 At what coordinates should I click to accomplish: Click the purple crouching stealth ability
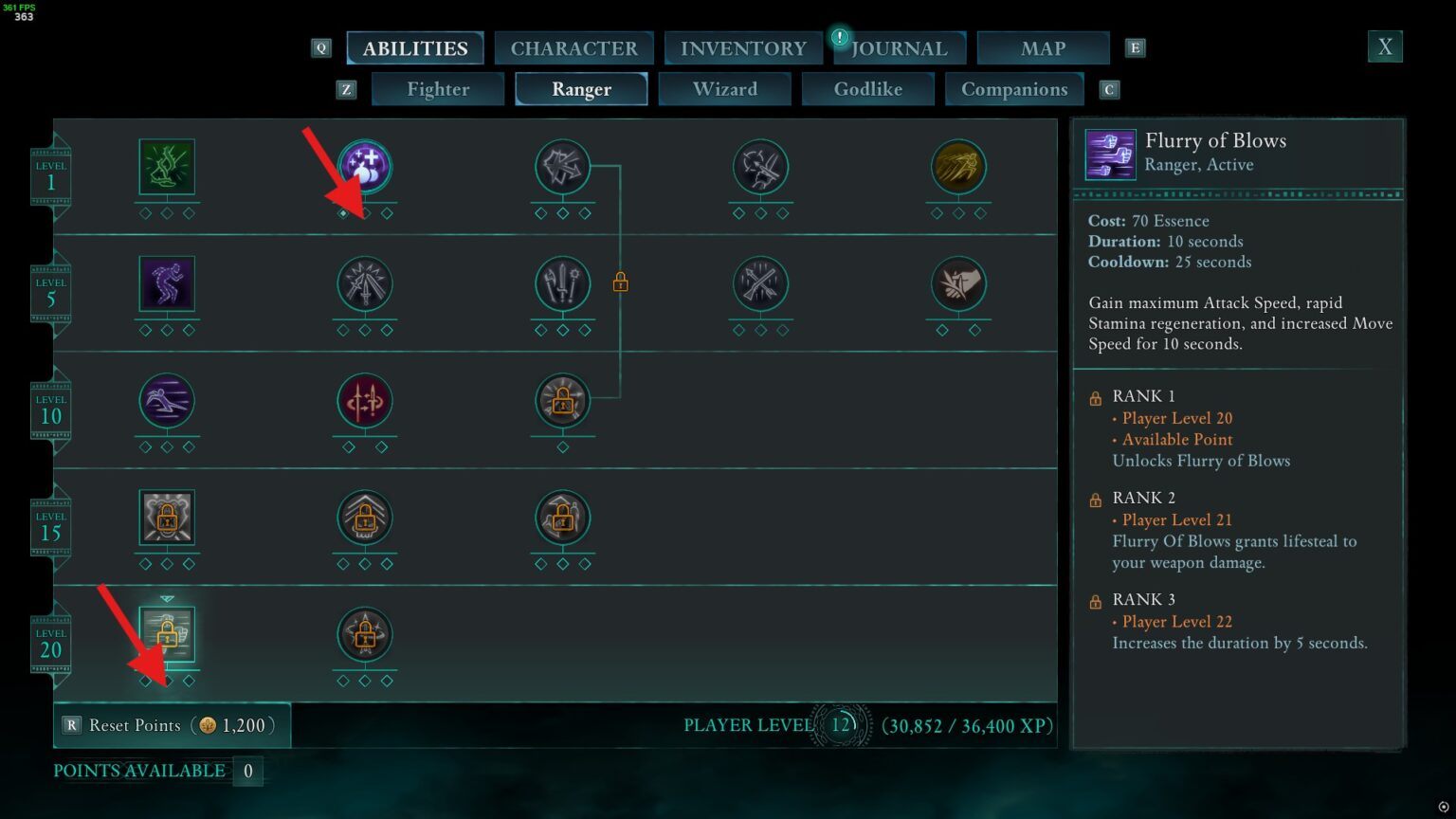[x=167, y=283]
